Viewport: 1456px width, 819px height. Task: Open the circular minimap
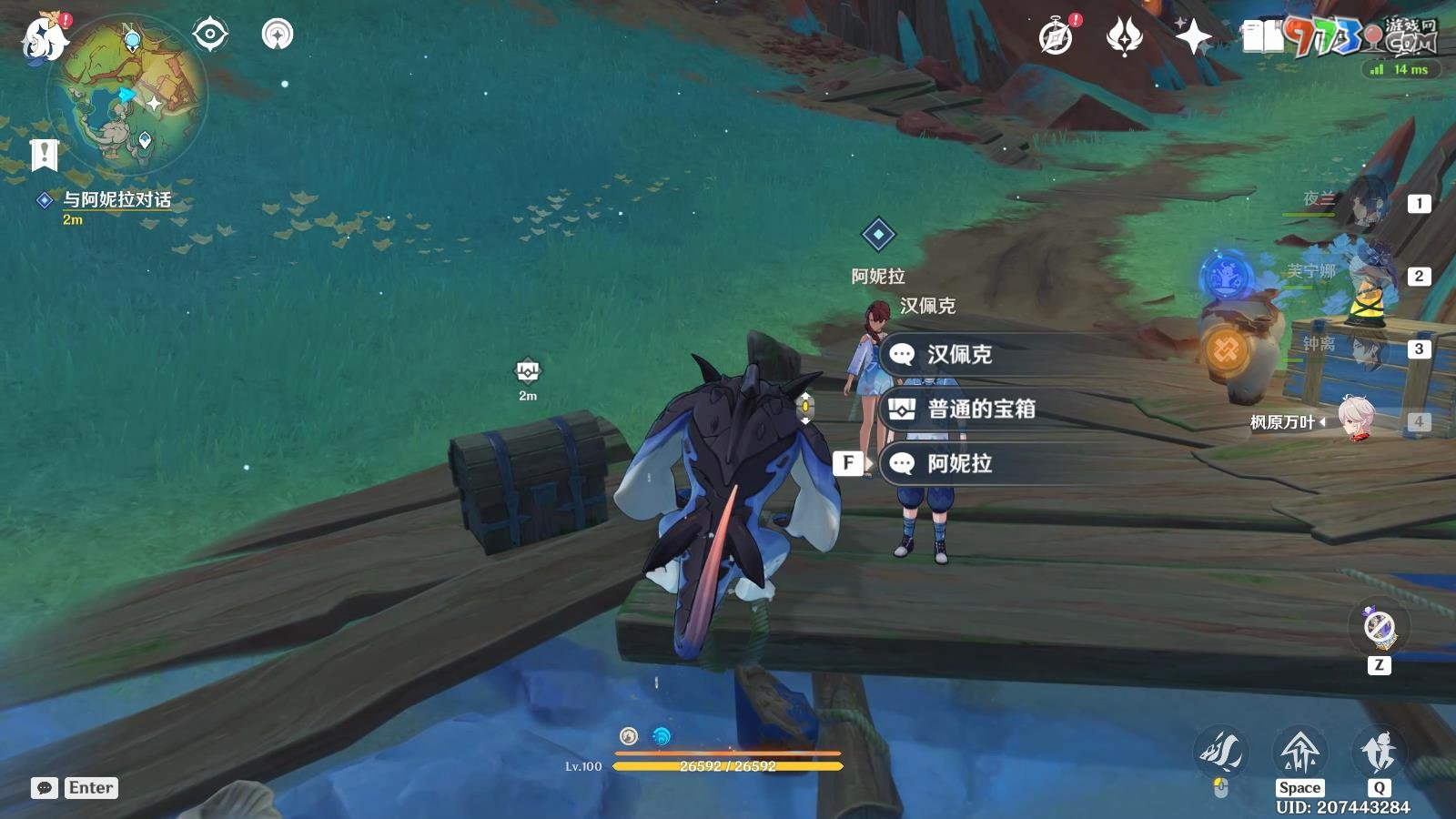coord(127,93)
